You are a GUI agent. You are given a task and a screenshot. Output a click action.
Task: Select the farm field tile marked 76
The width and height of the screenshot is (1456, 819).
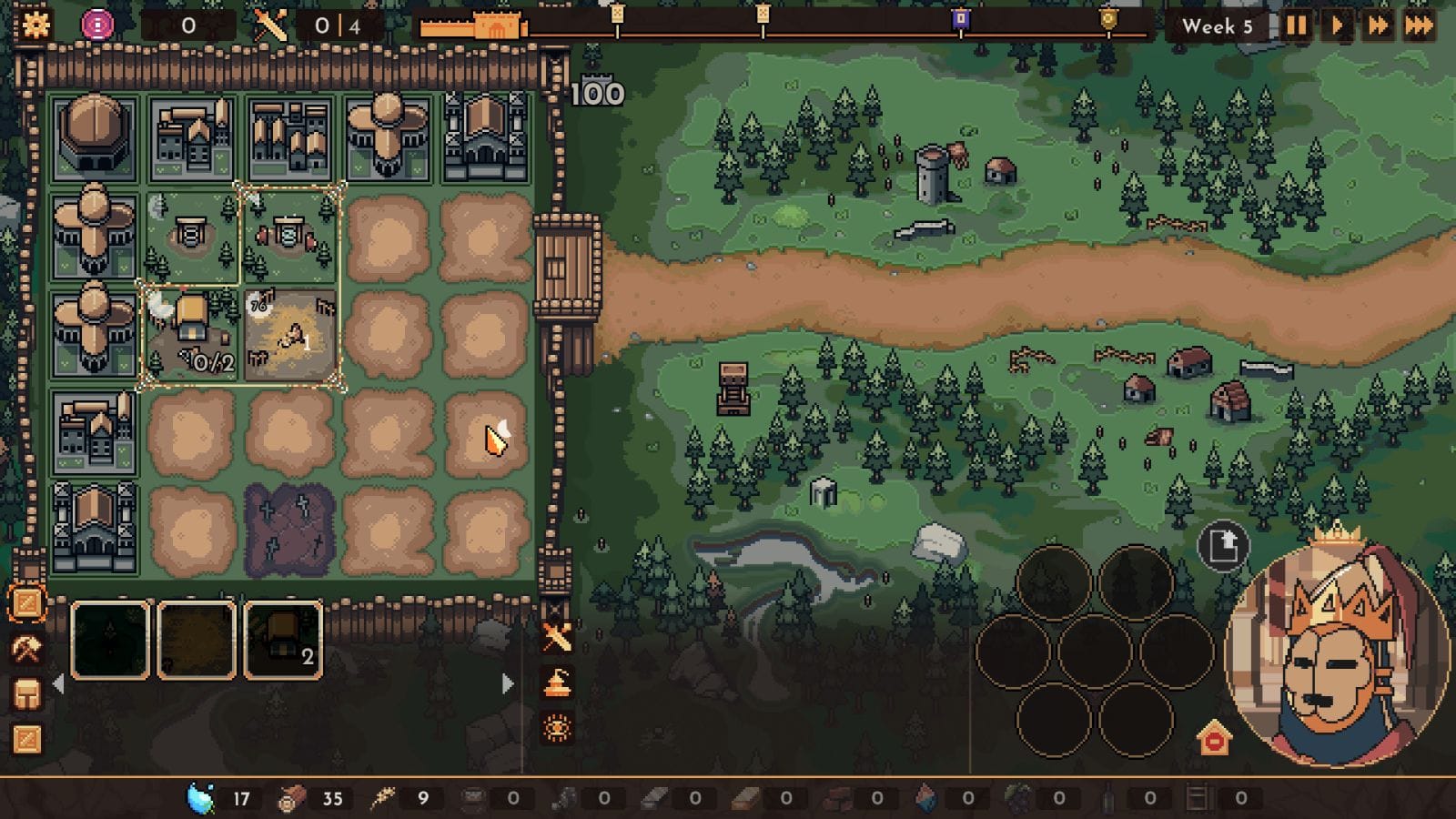290,334
